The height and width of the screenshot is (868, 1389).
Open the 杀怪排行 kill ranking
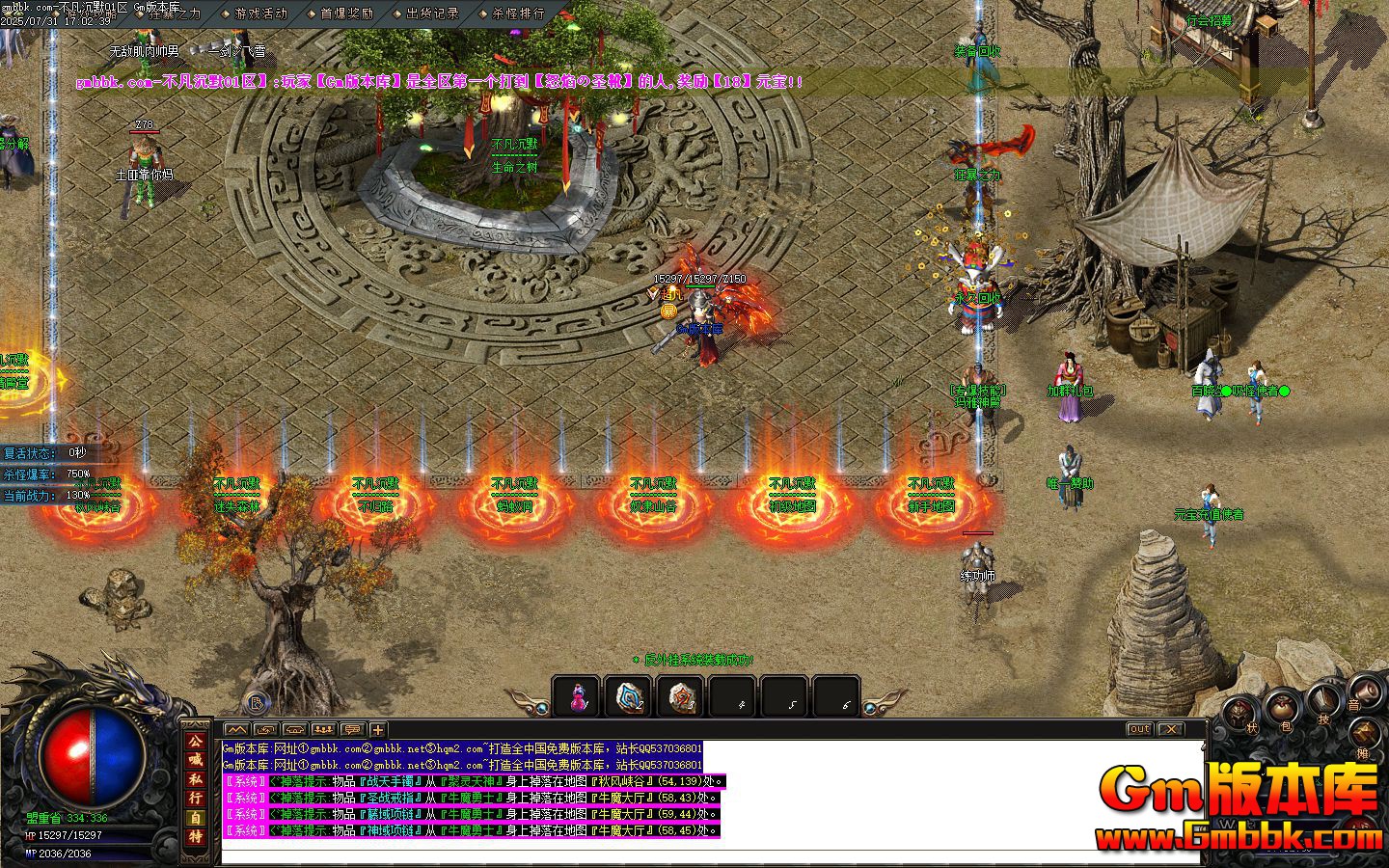pyautogui.click(x=517, y=14)
